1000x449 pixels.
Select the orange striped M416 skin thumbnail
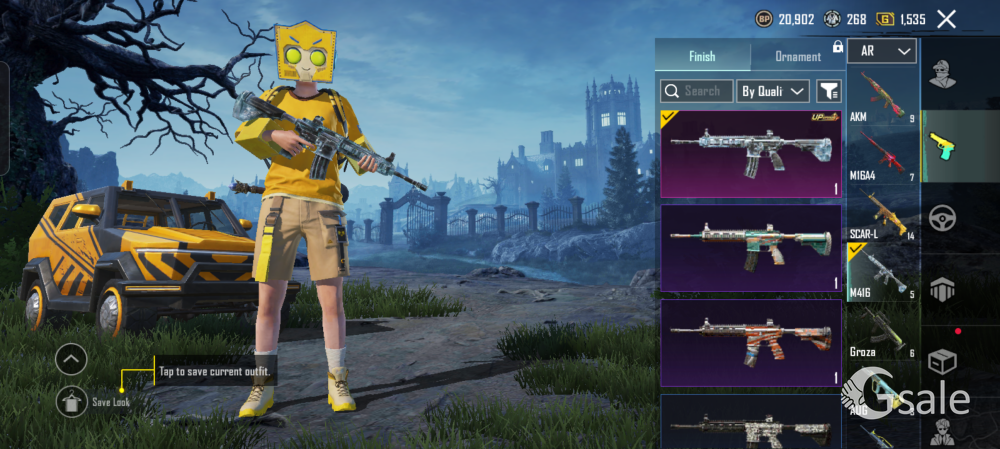tap(750, 343)
